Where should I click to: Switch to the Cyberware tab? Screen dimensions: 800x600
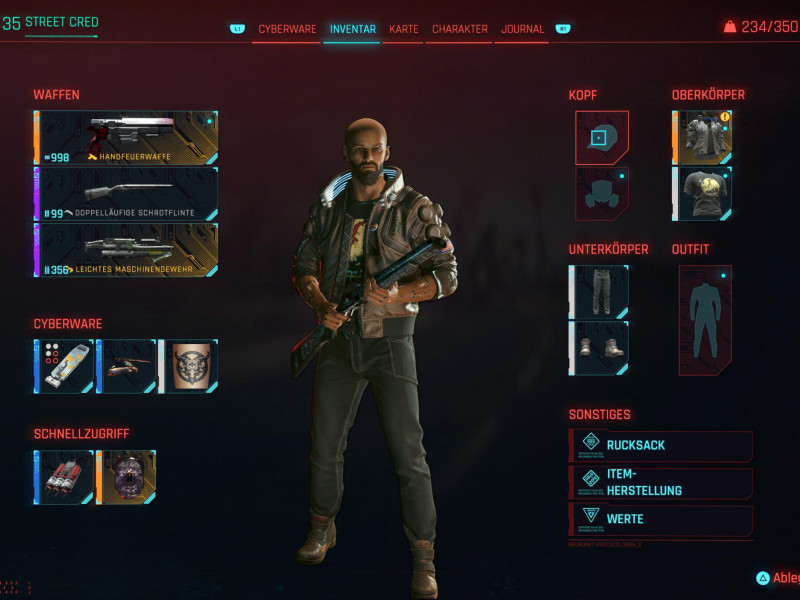pos(287,29)
